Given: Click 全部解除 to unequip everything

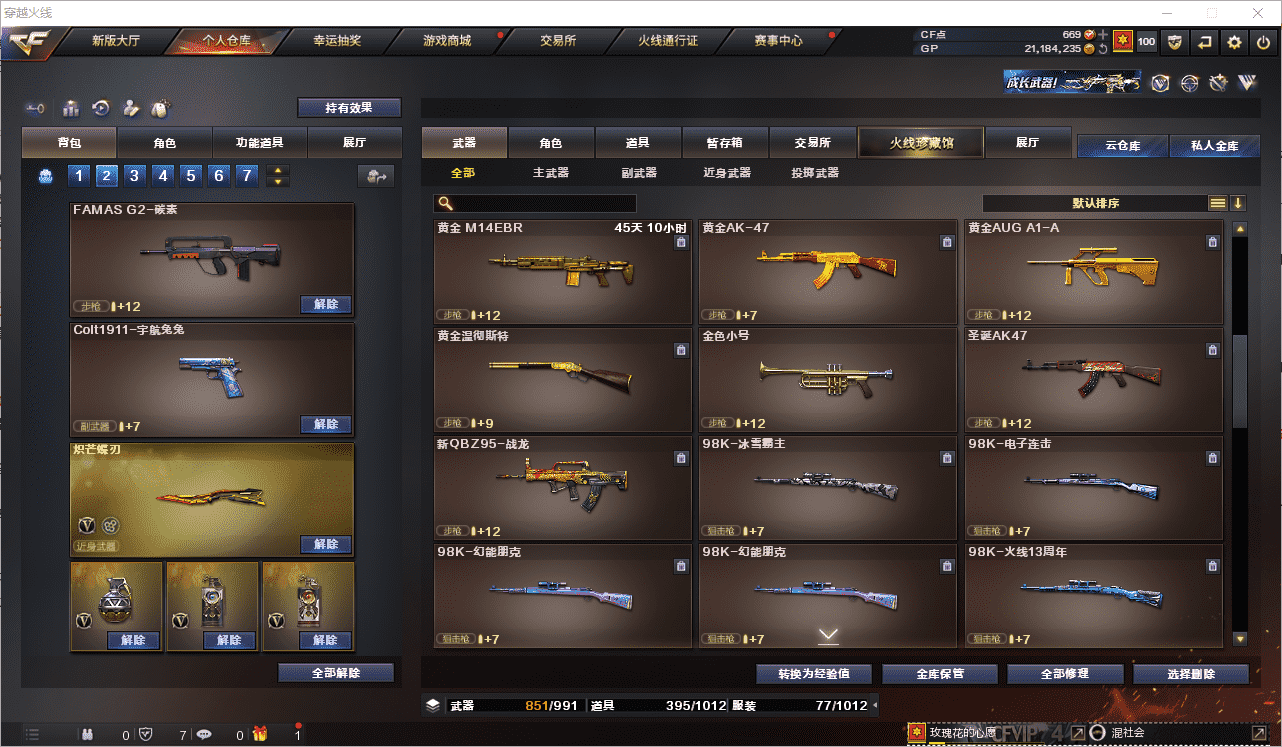Looking at the screenshot, I should click(336, 673).
